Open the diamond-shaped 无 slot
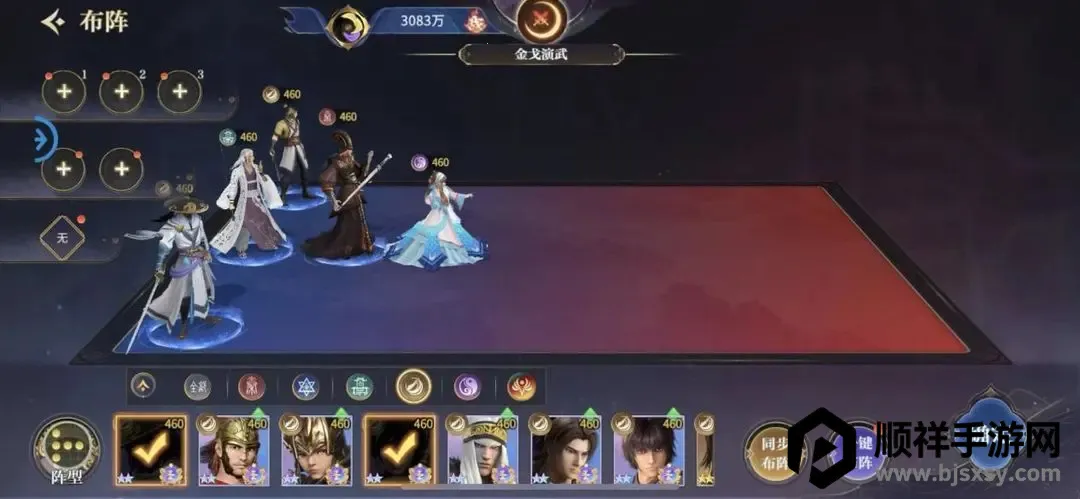 (x=62, y=238)
